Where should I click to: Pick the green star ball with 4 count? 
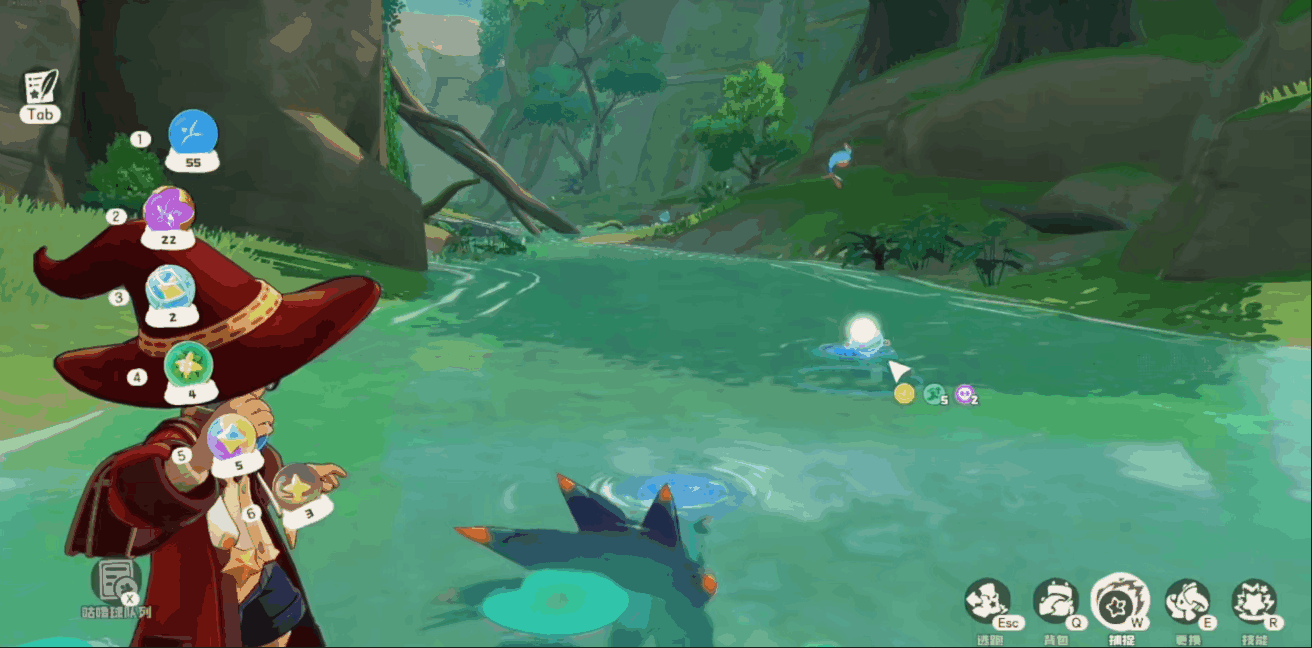coord(187,365)
